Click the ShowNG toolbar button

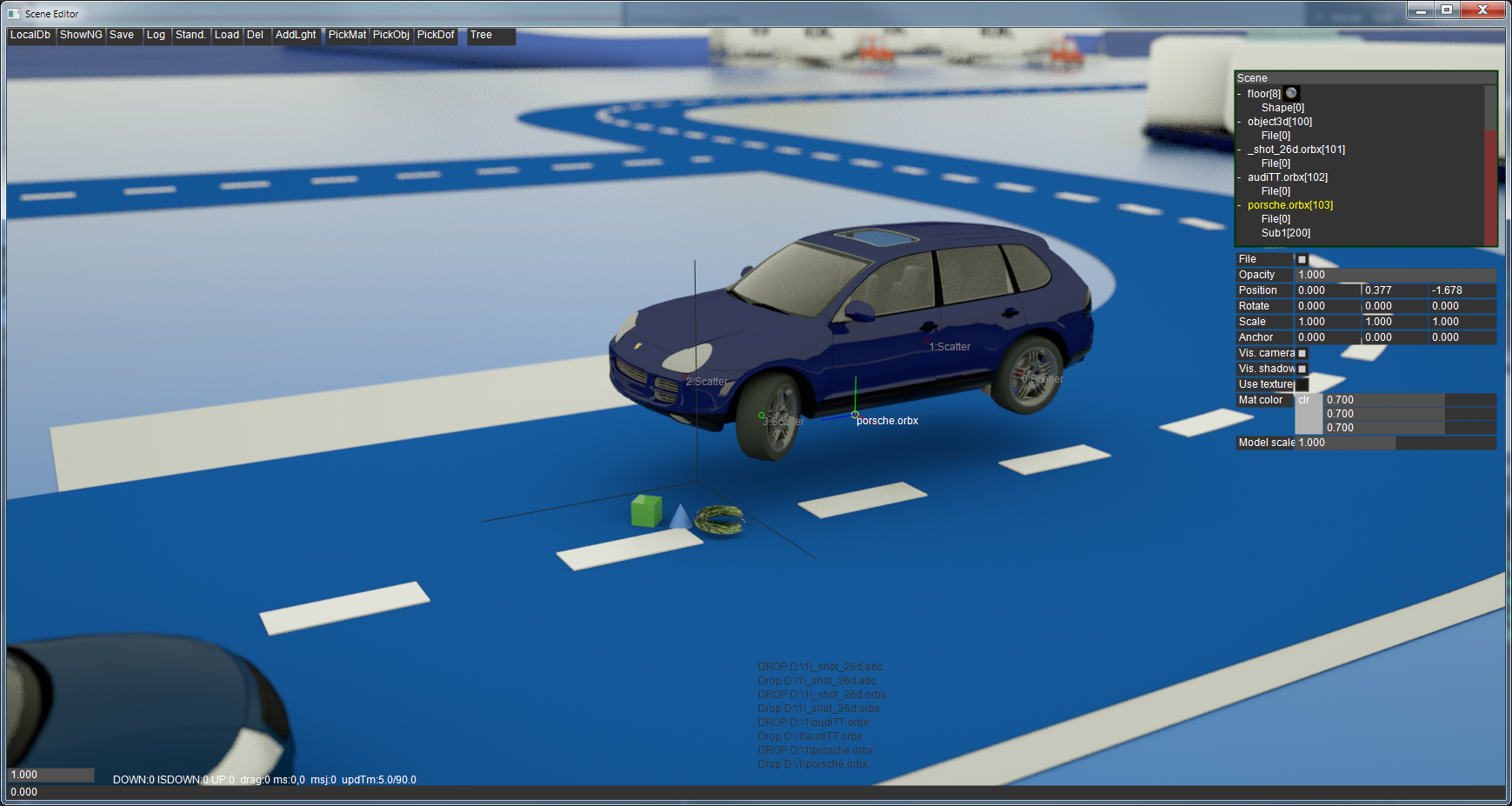pos(81,36)
